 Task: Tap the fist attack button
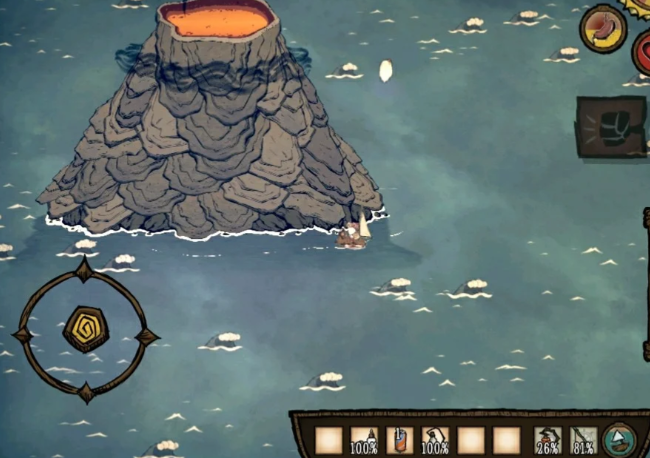pos(611,126)
